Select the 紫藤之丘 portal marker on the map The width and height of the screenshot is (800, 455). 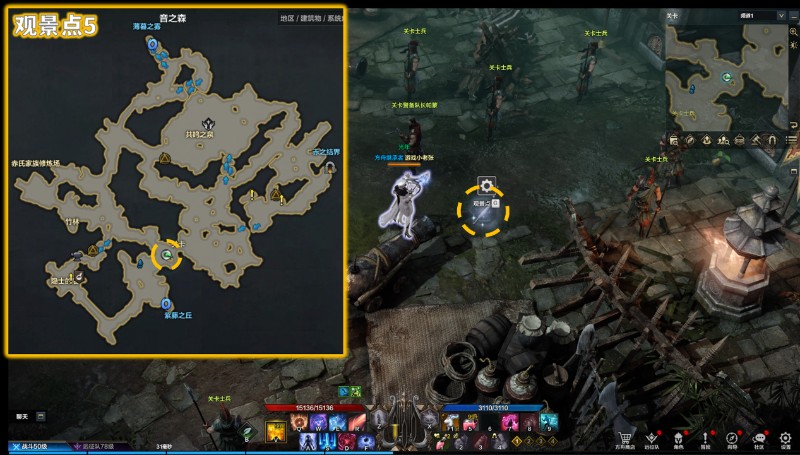pyautogui.click(x=164, y=304)
